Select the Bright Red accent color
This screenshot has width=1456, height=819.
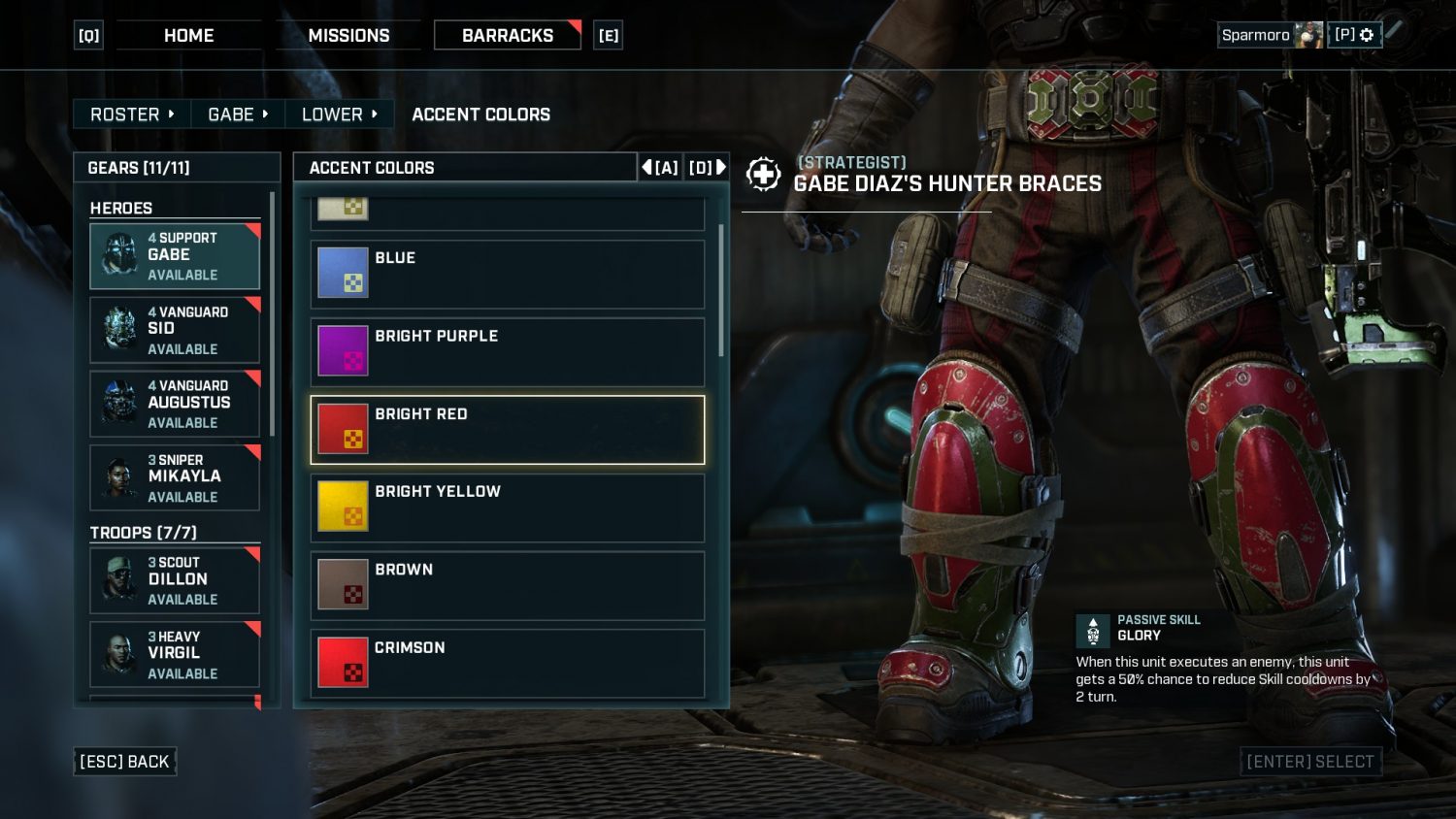pyautogui.click(x=507, y=430)
